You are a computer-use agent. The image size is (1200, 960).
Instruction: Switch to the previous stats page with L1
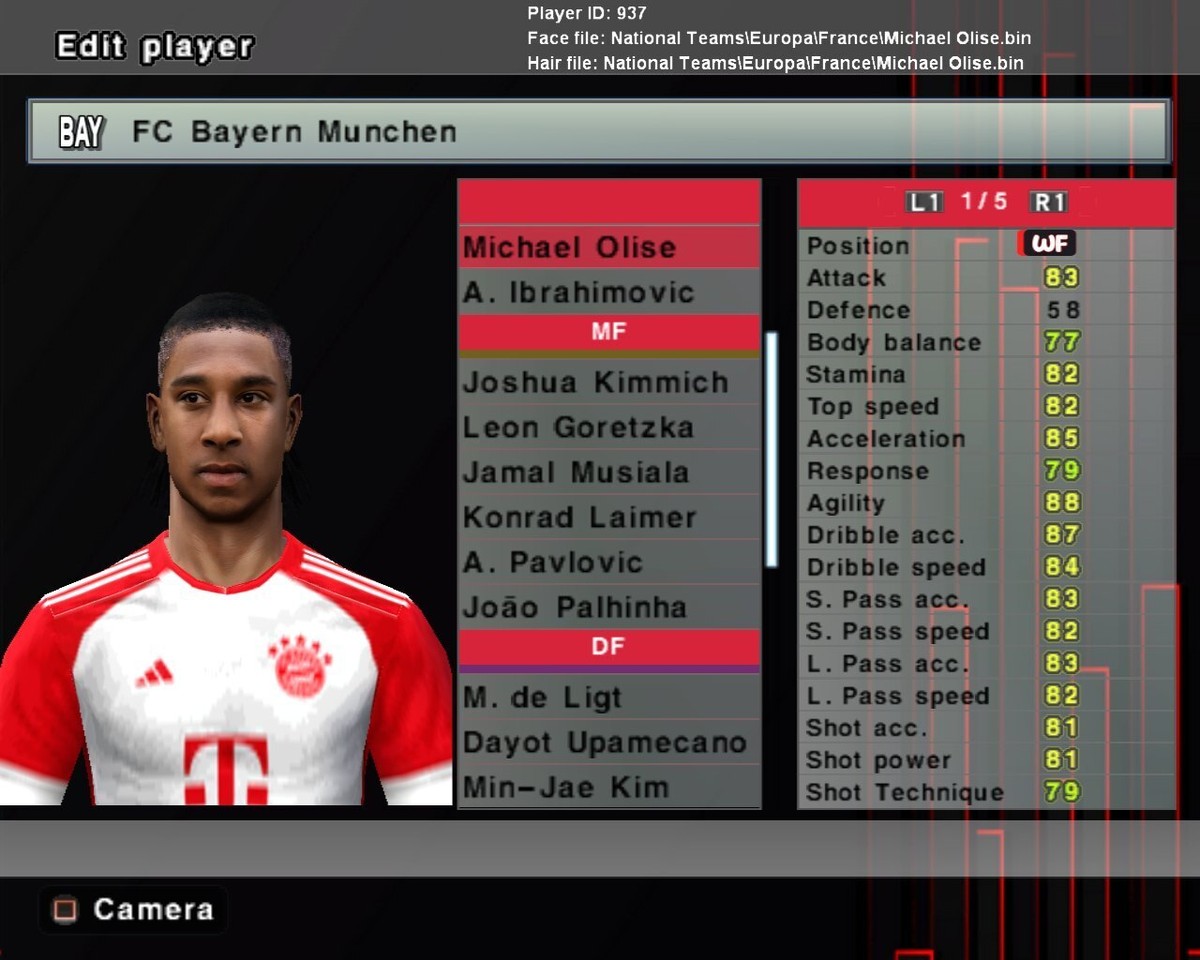pos(924,202)
